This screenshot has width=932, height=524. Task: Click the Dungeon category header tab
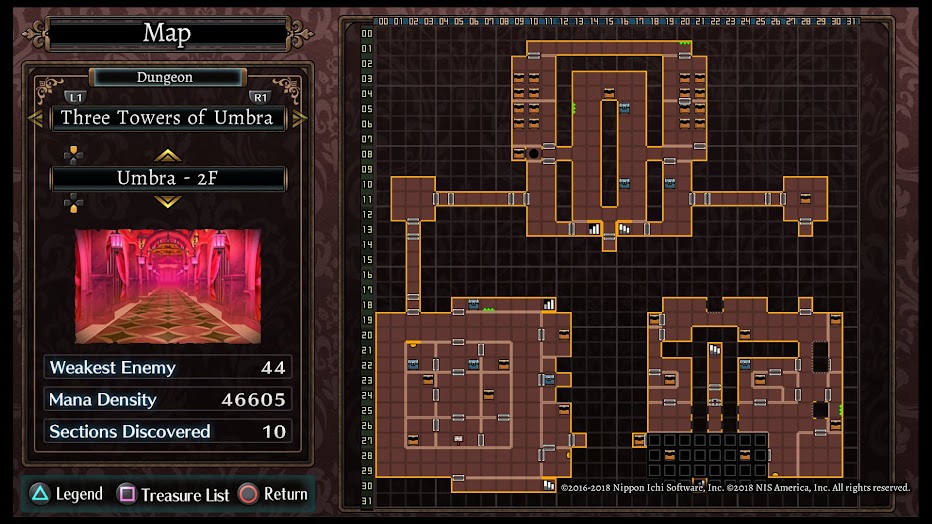point(166,77)
